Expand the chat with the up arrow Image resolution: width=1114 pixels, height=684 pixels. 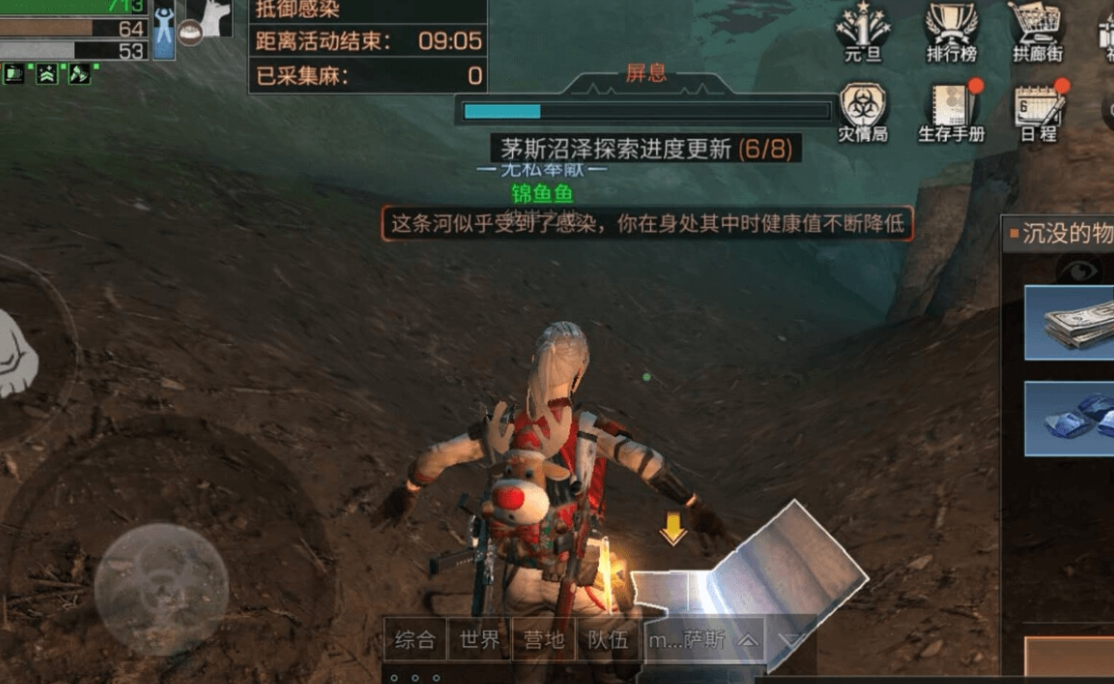[748, 640]
